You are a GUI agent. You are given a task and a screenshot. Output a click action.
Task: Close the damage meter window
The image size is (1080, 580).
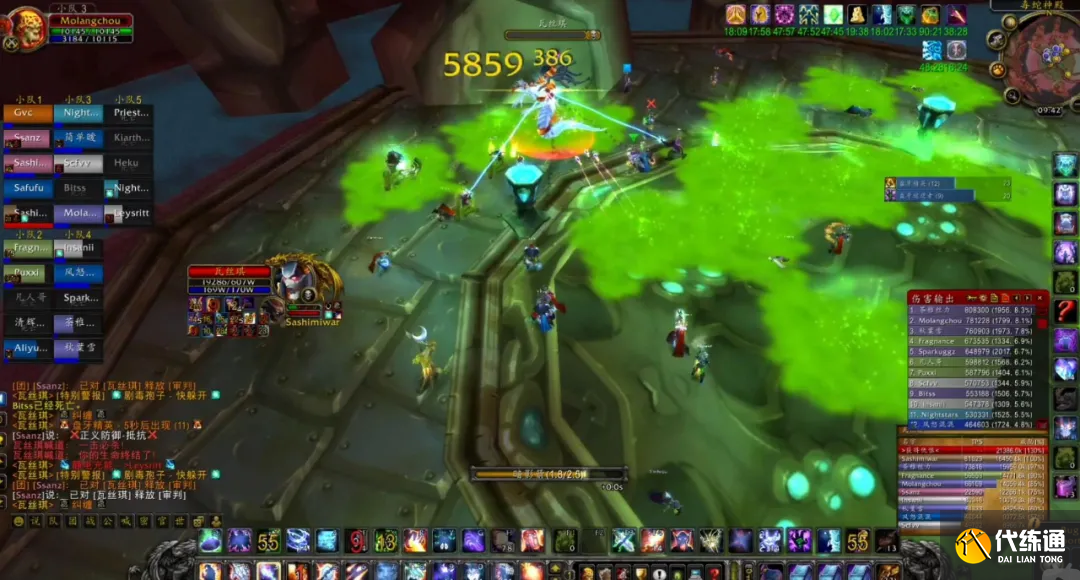[x=1041, y=297]
